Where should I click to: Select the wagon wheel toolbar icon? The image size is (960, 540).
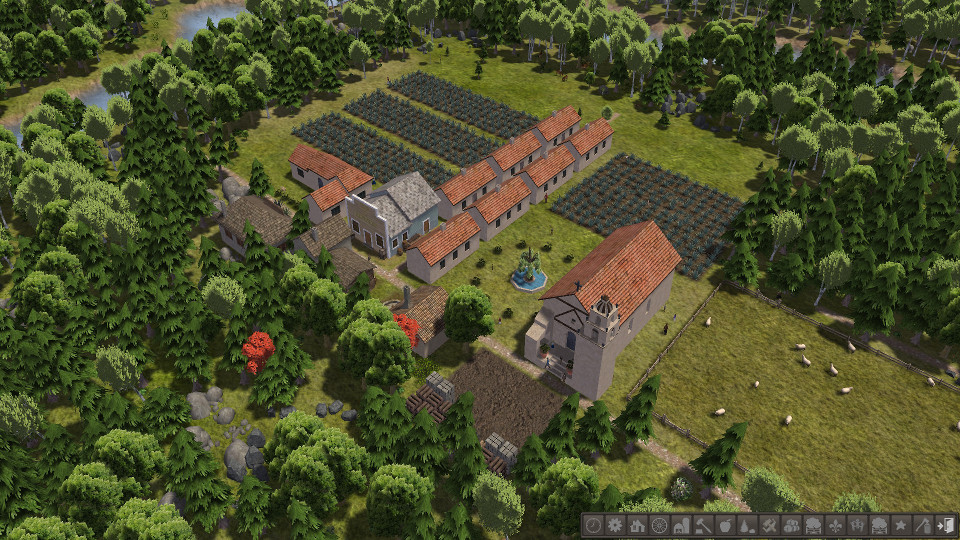(x=660, y=525)
